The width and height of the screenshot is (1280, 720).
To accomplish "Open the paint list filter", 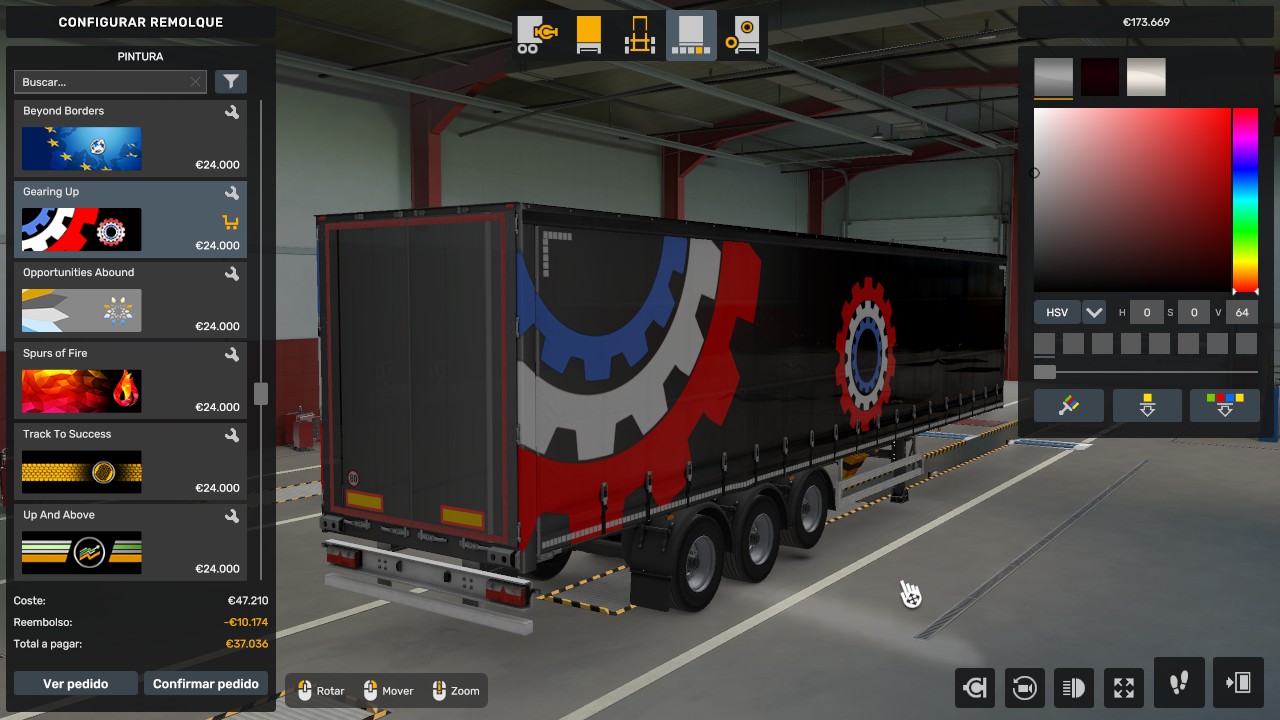I will pyautogui.click(x=231, y=82).
